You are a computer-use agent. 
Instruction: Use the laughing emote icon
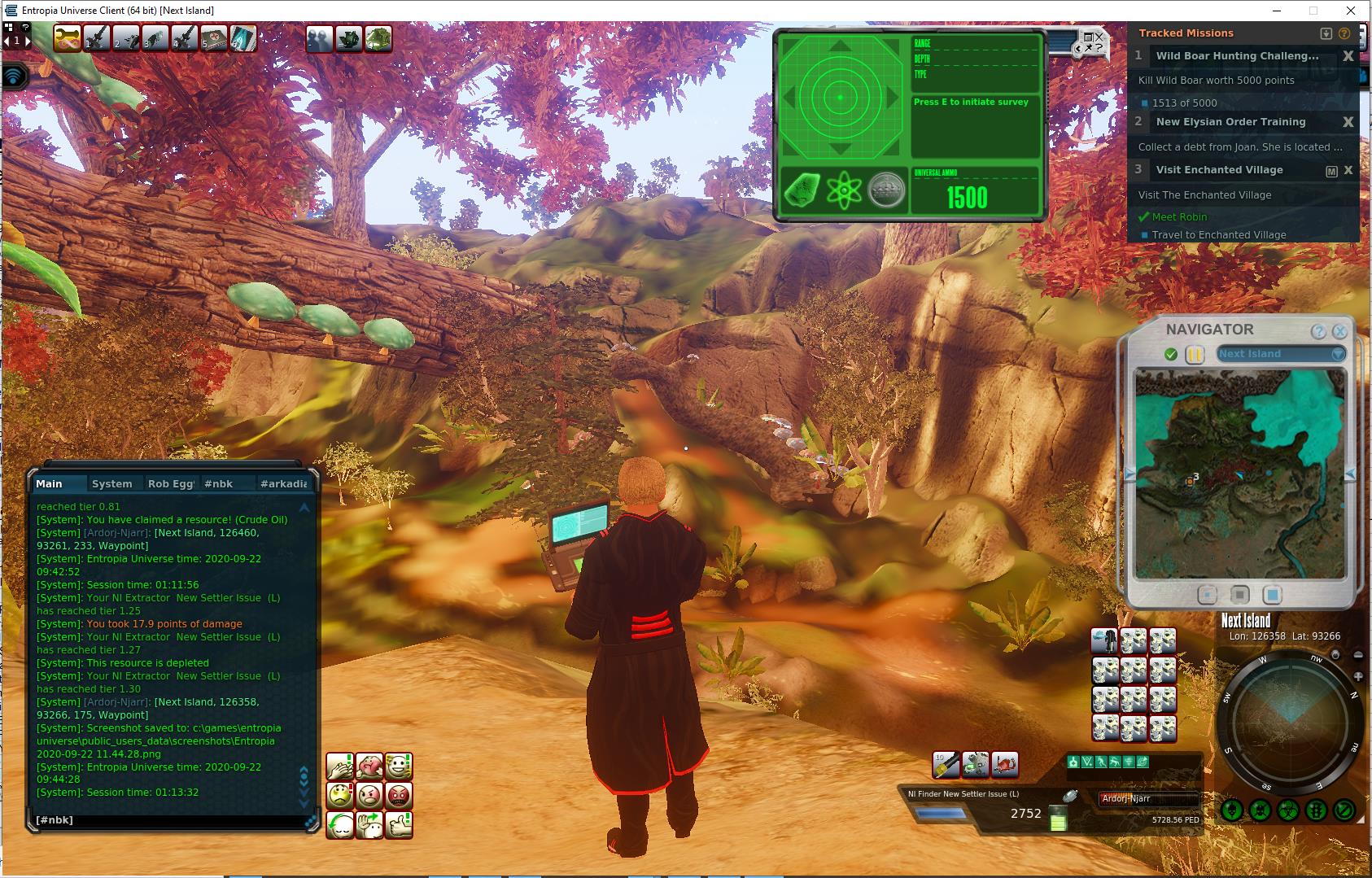[399, 766]
